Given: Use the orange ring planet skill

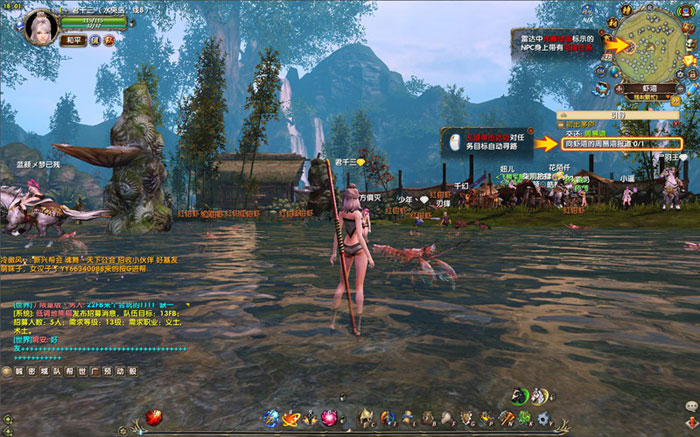Looking at the screenshot, I should coord(292,418).
